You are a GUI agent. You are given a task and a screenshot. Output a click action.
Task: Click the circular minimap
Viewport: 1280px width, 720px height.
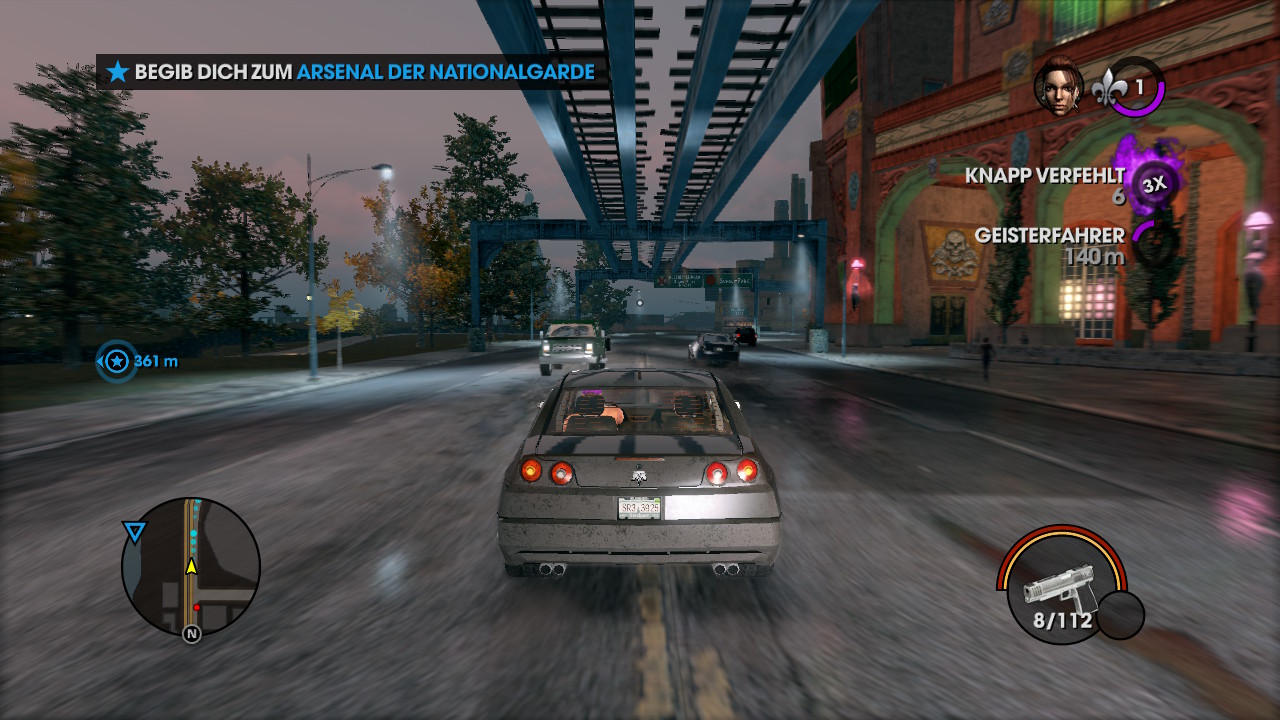point(191,567)
